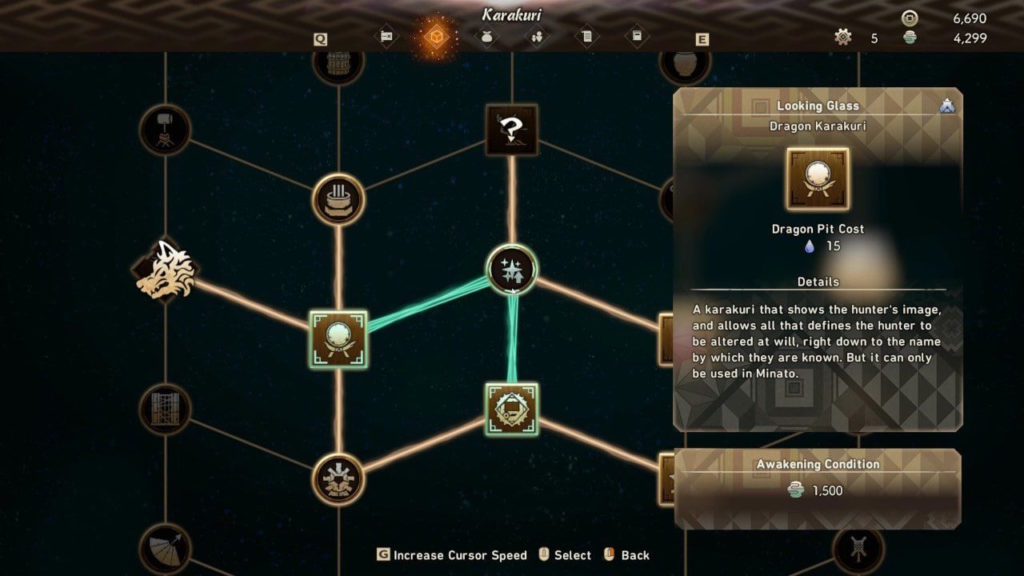Screen dimensions: 1024x576
Task: Choose the square node below the sparkle node
Action: point(511,409)
